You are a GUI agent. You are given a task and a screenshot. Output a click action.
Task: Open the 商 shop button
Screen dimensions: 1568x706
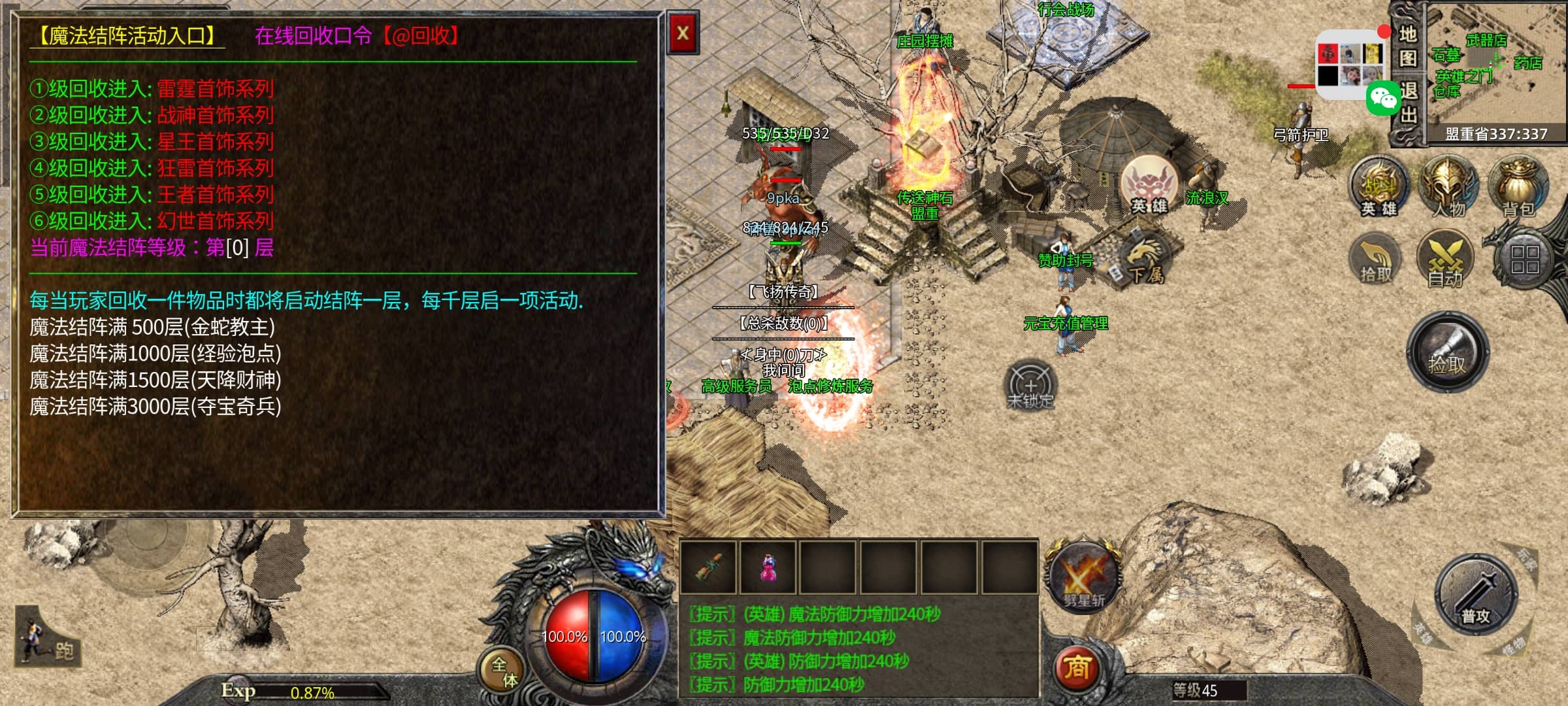(1077, 667)
